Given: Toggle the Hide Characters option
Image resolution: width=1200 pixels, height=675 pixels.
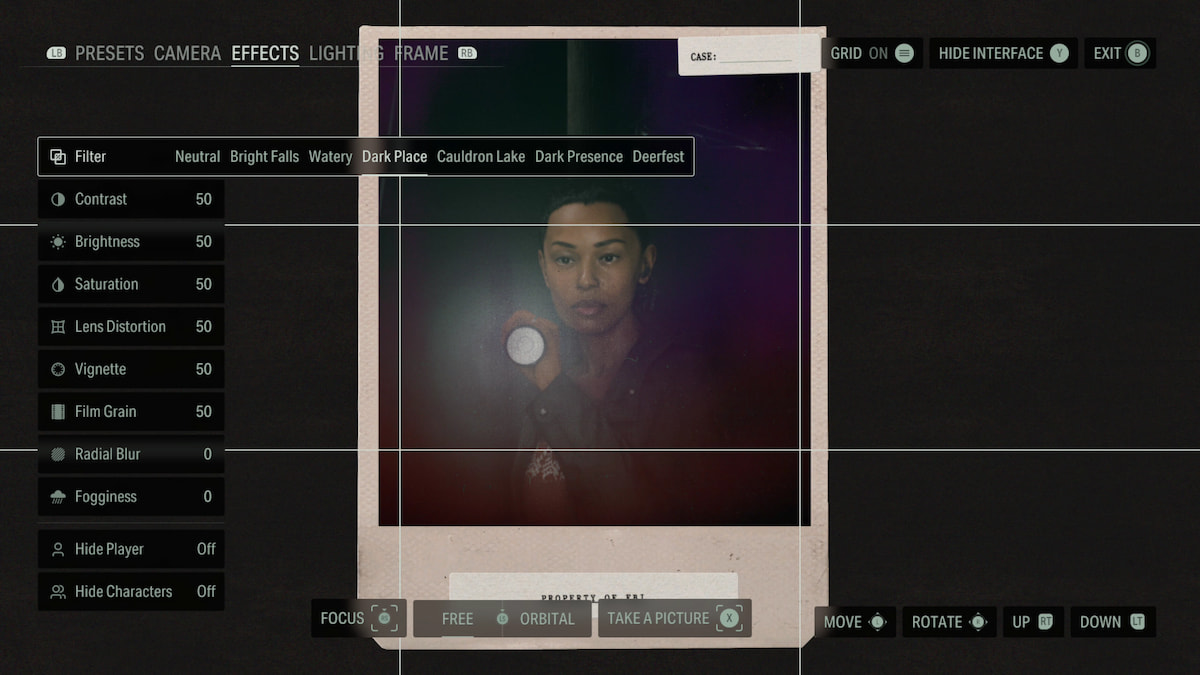Looking at the screenshot, I should pyautogui.click(x=131, y=591).
